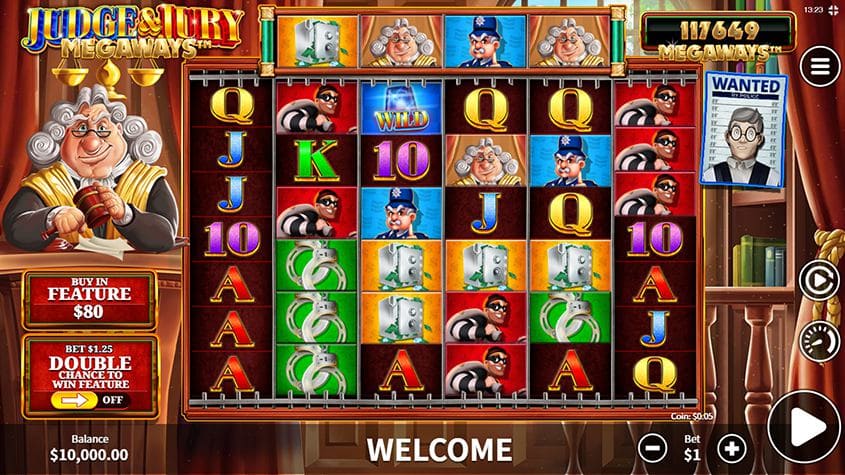Activate the turbo speed gauge button
845x475 pixels.
pos(819,340)
